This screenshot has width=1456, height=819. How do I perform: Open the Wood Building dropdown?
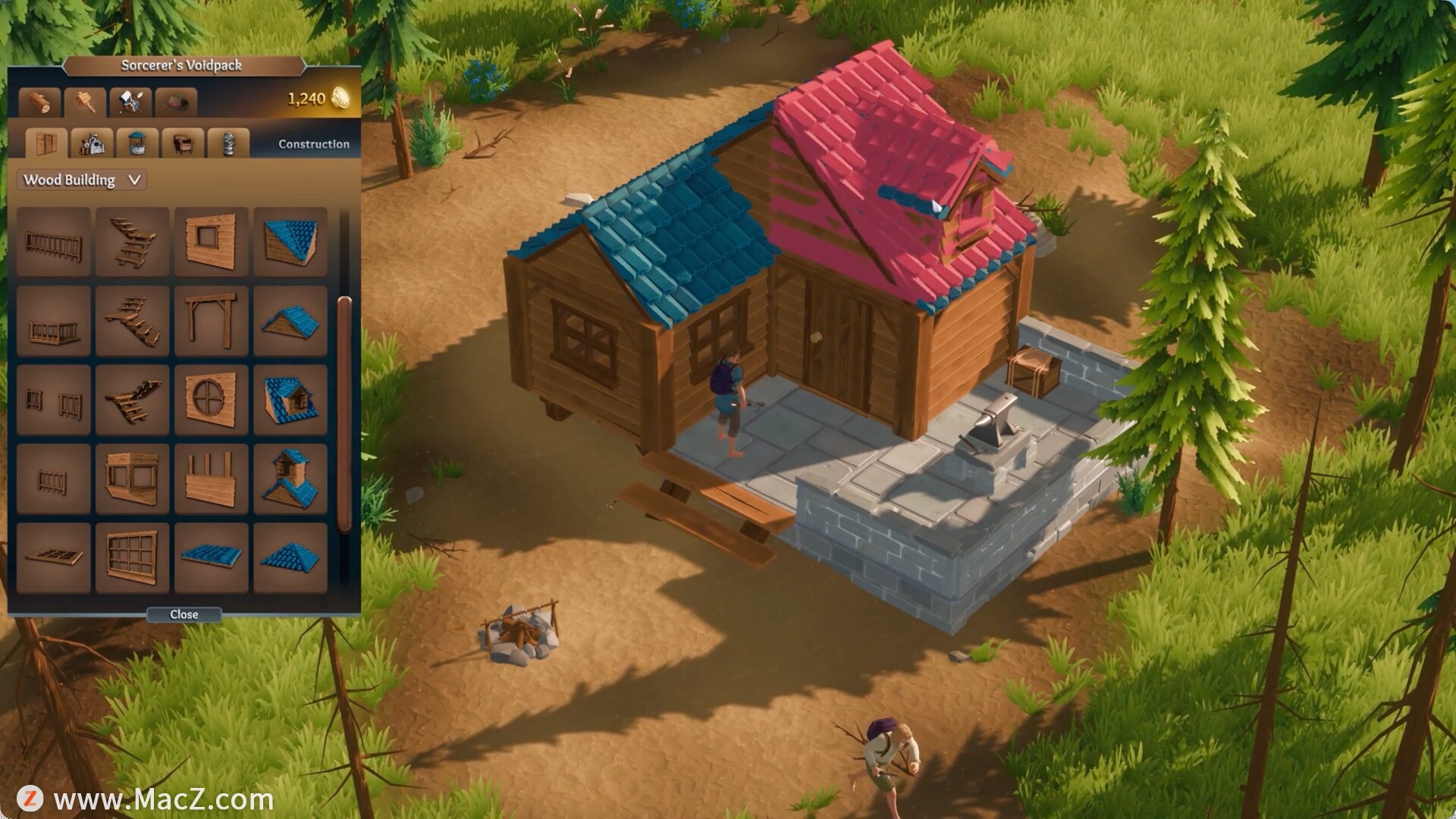click(x=82, y=180)
